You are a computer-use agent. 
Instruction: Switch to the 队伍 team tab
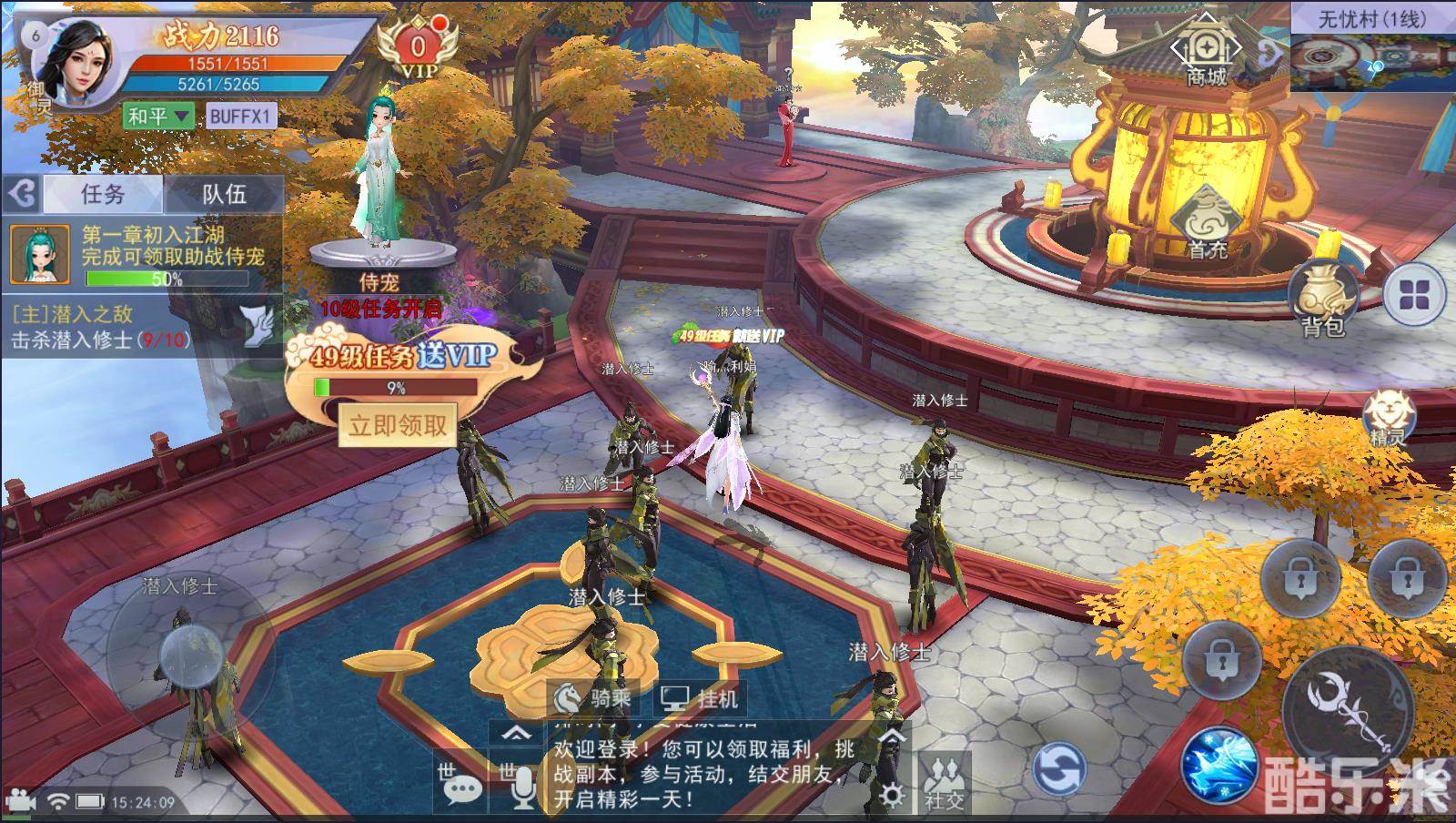pyautogui.click(x=226, y=196)
